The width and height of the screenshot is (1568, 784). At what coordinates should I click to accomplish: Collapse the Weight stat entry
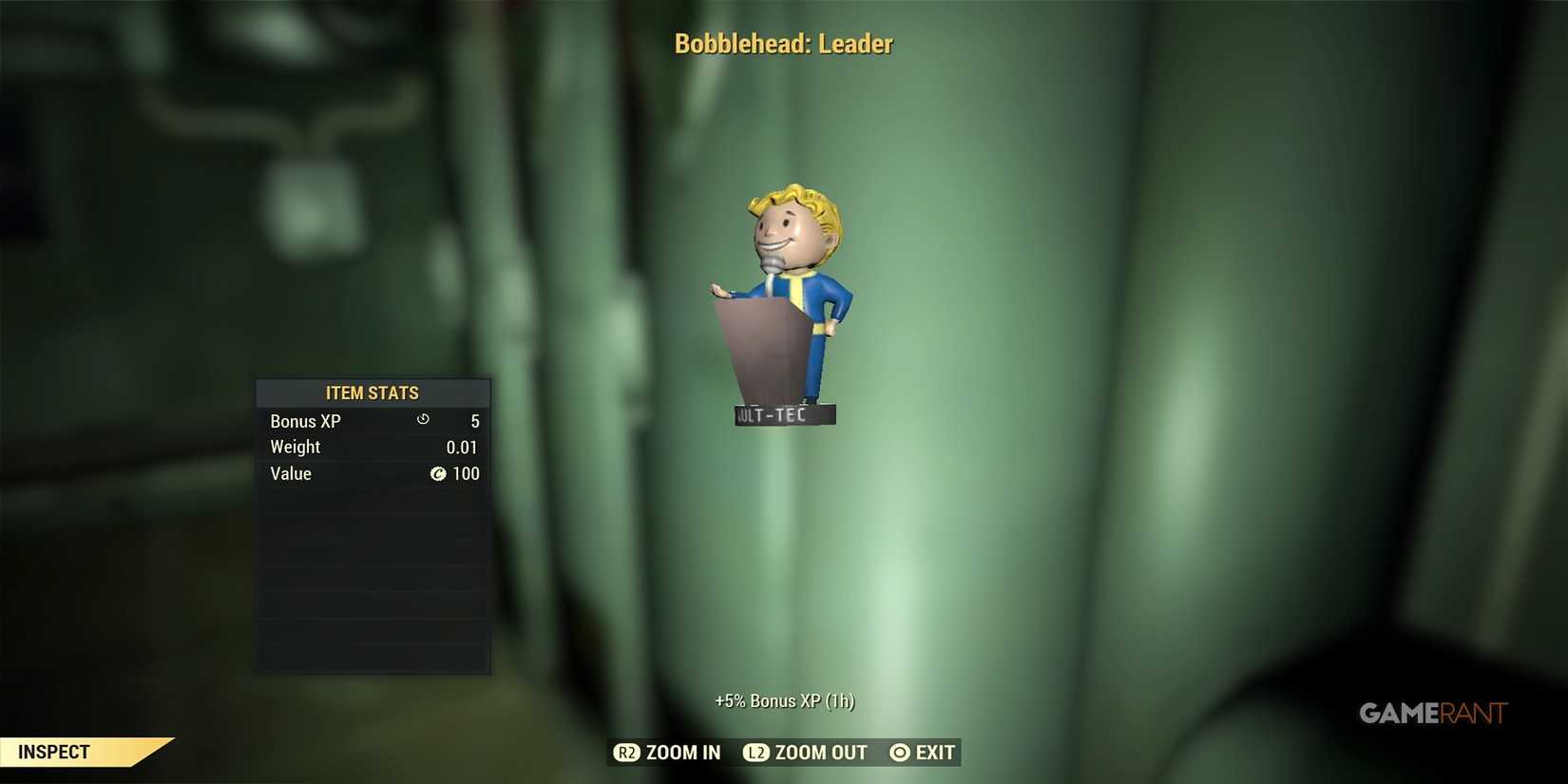pos(296,447)
